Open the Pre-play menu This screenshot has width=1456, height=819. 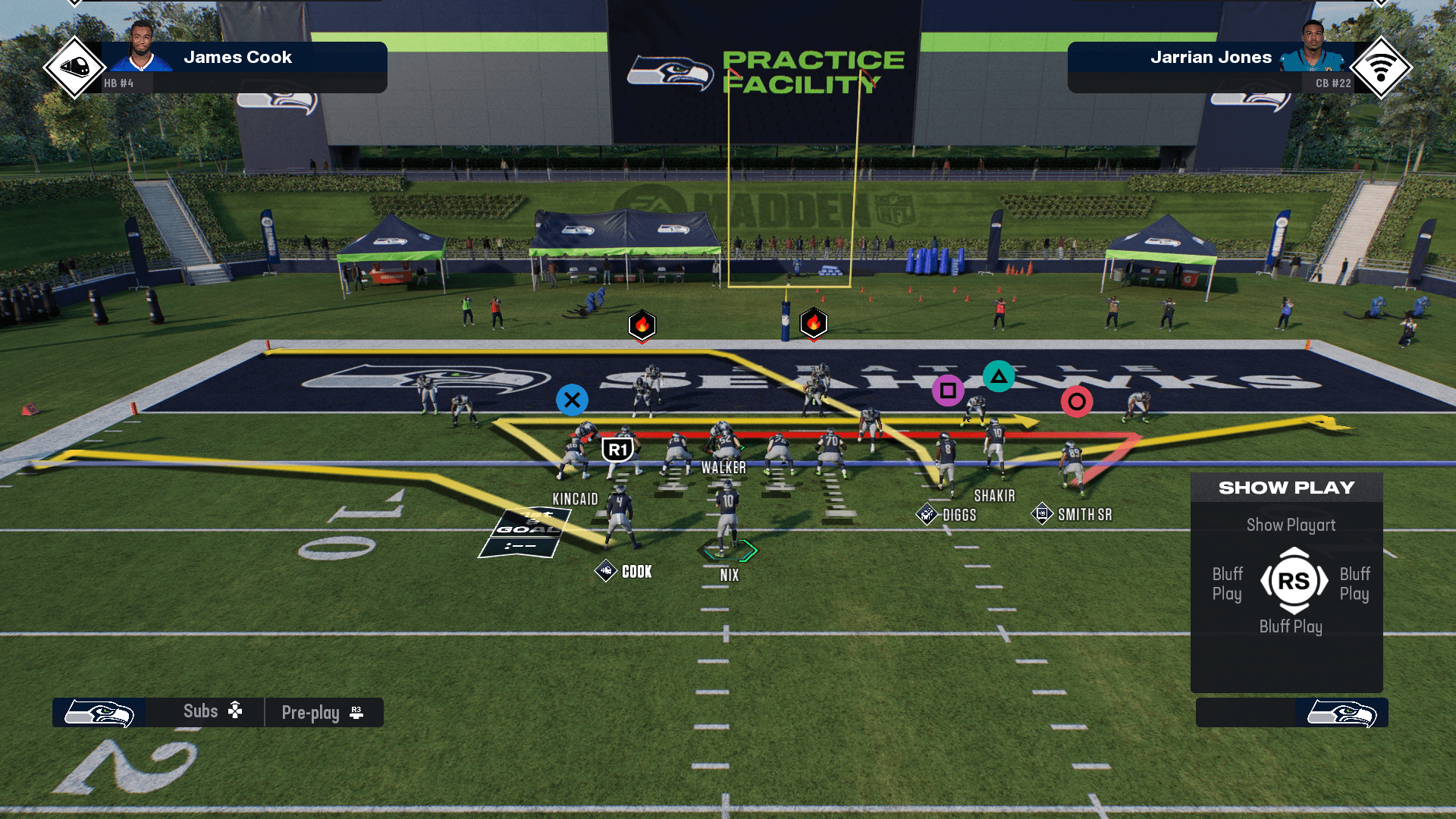(x=322, y=713)
